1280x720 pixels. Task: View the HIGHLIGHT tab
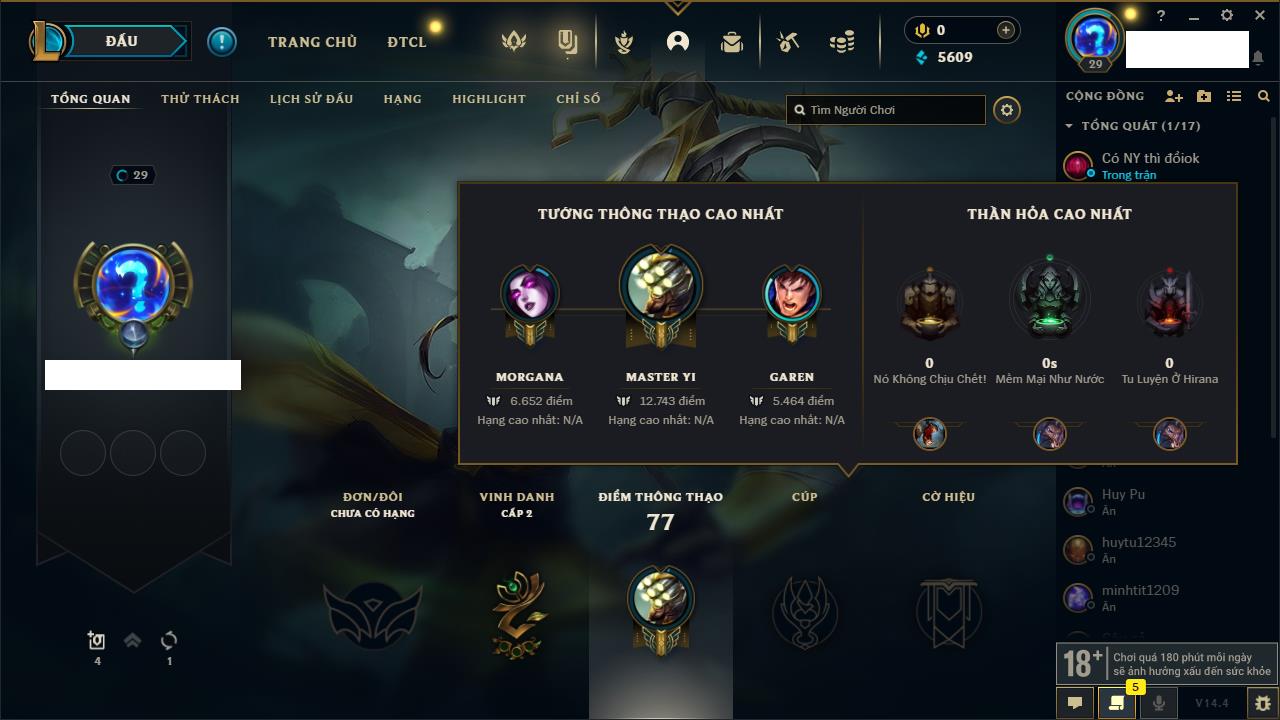pyautogui.click(x=488, y=99)
